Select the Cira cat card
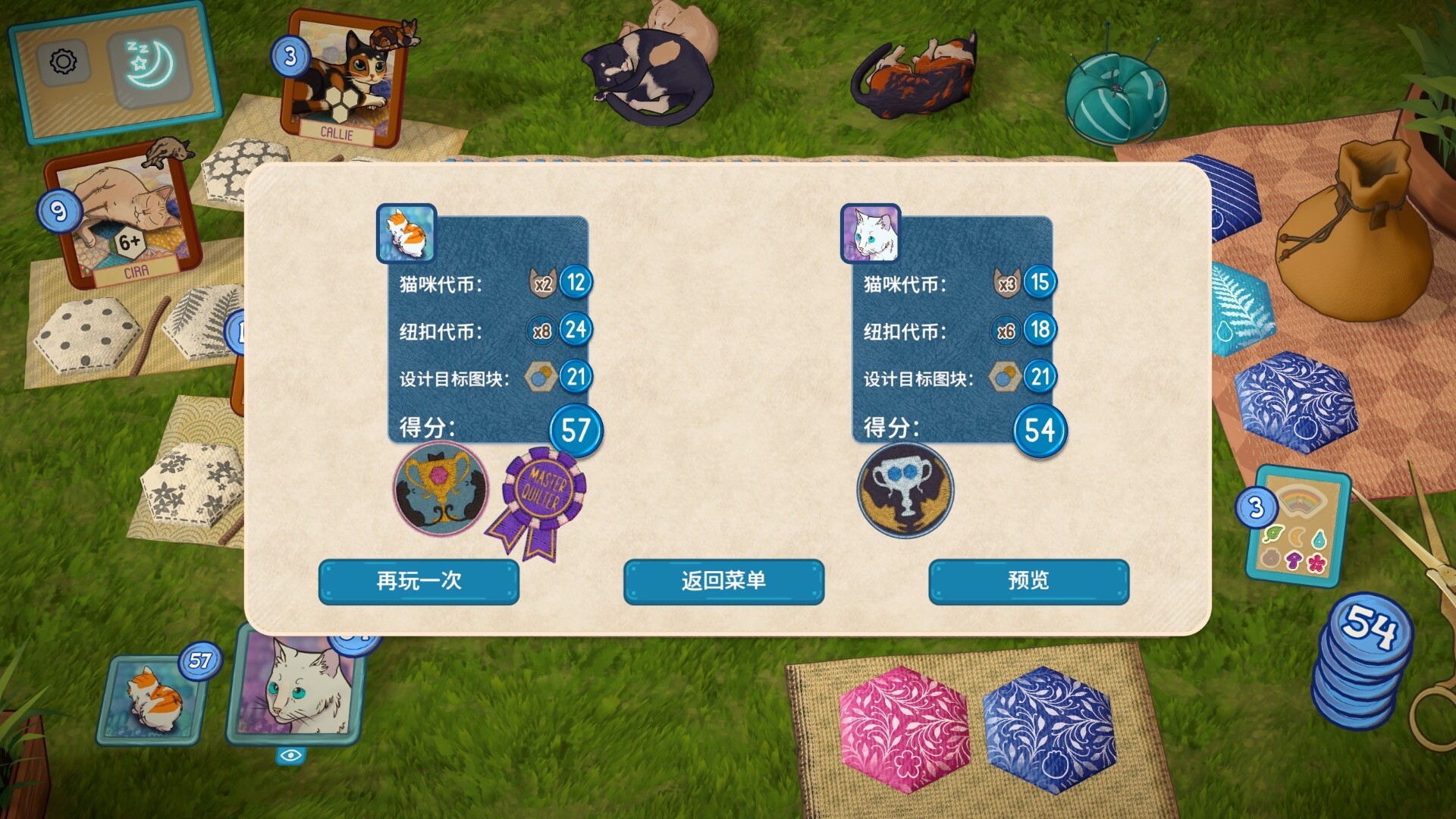 click(125, 216)
